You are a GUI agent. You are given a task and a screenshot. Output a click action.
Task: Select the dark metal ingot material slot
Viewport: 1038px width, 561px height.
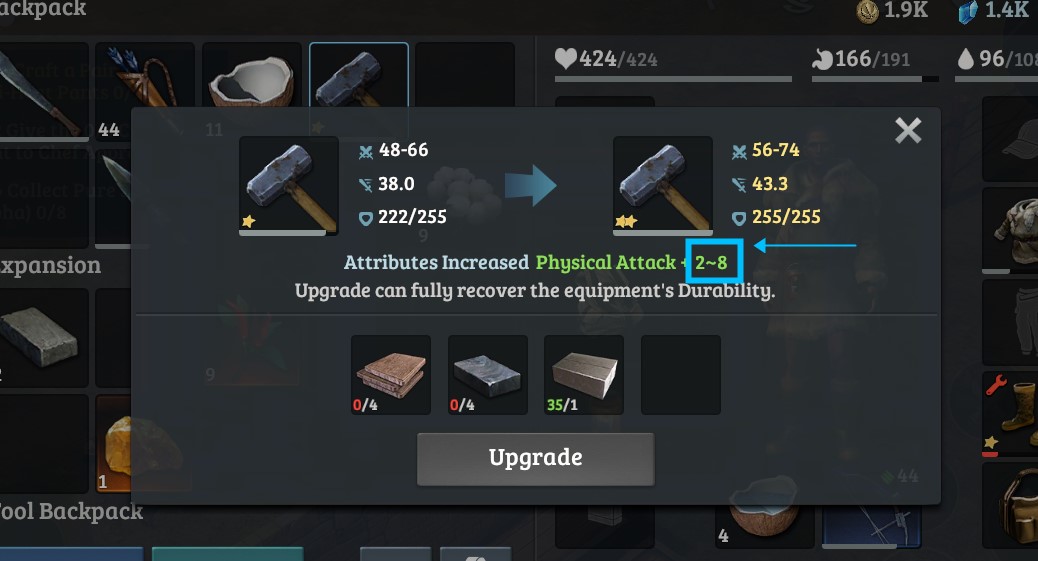click(x=488, y=374)
